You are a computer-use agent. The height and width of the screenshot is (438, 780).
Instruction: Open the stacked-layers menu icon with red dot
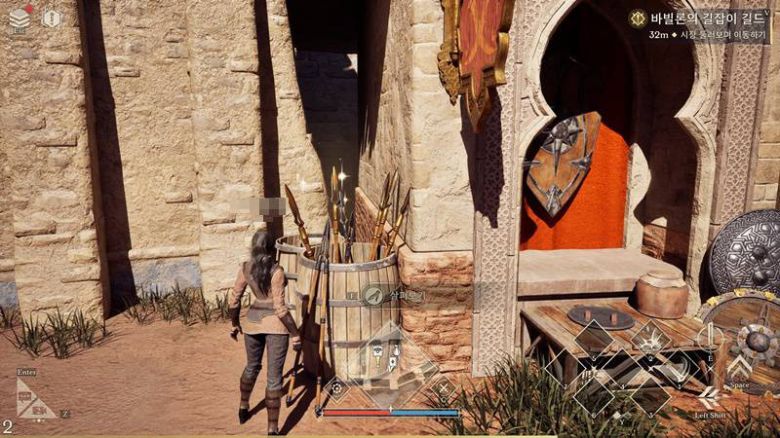tap(20, 18)
